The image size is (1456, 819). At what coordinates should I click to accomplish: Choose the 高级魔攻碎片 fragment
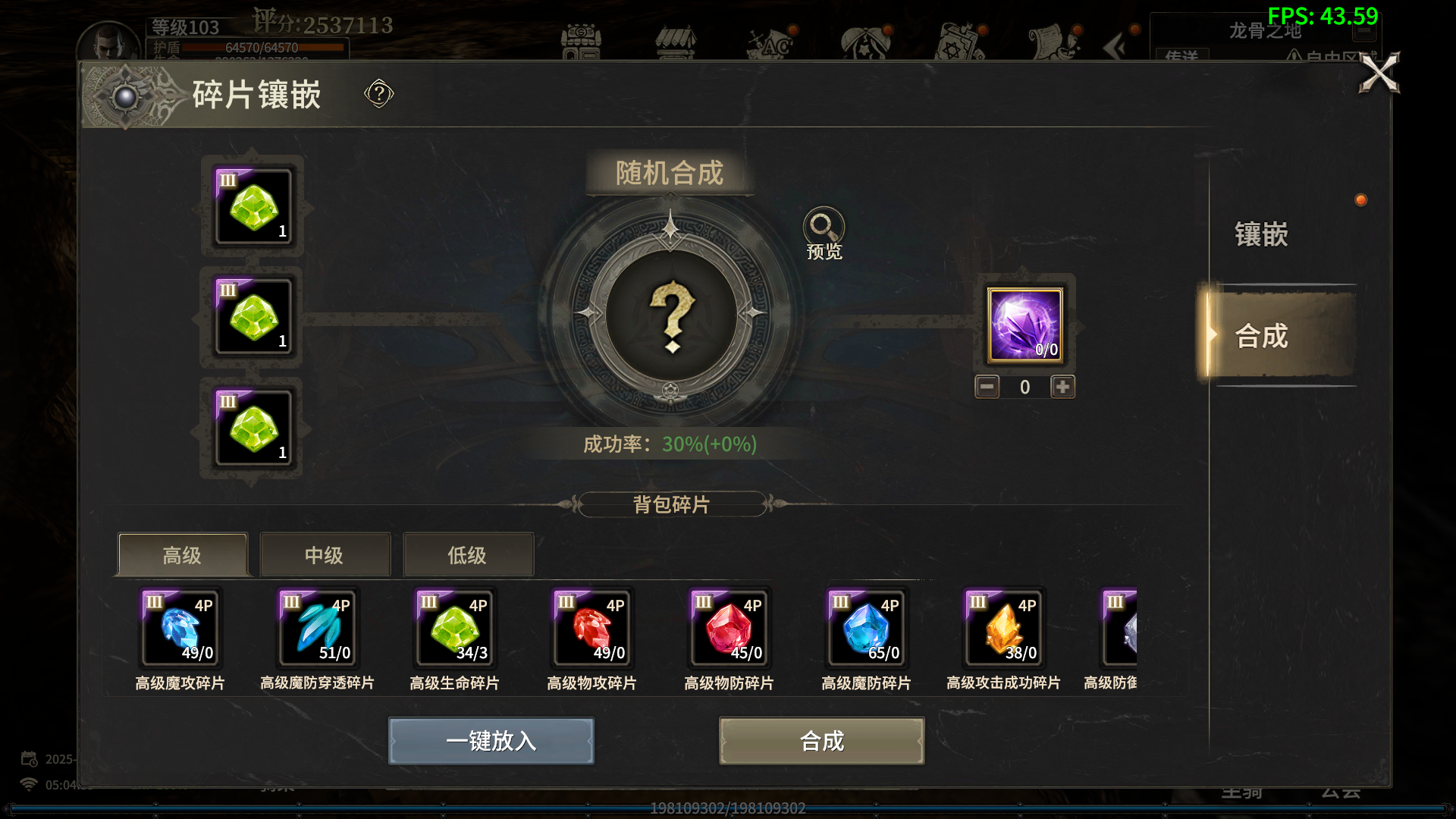(180, 628)
